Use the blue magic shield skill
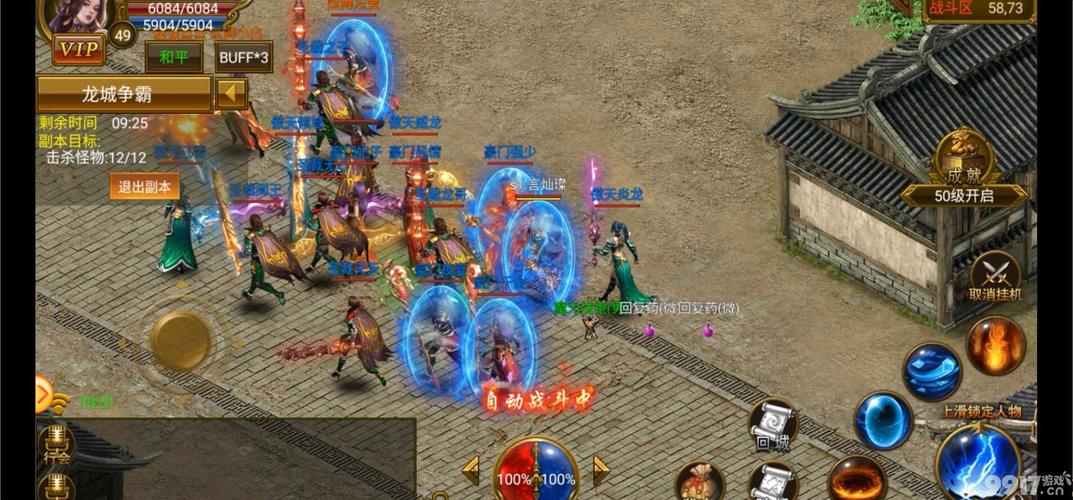 [883, 419]
